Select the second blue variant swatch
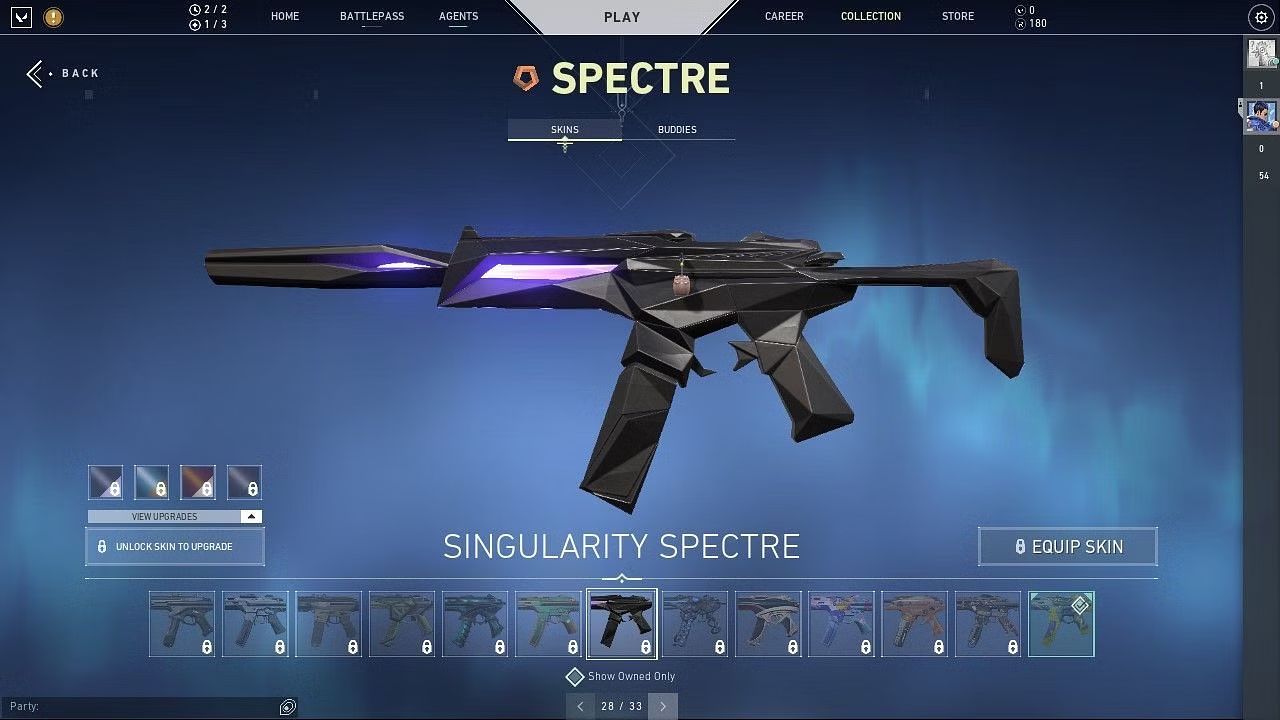 tap(152, 482)
